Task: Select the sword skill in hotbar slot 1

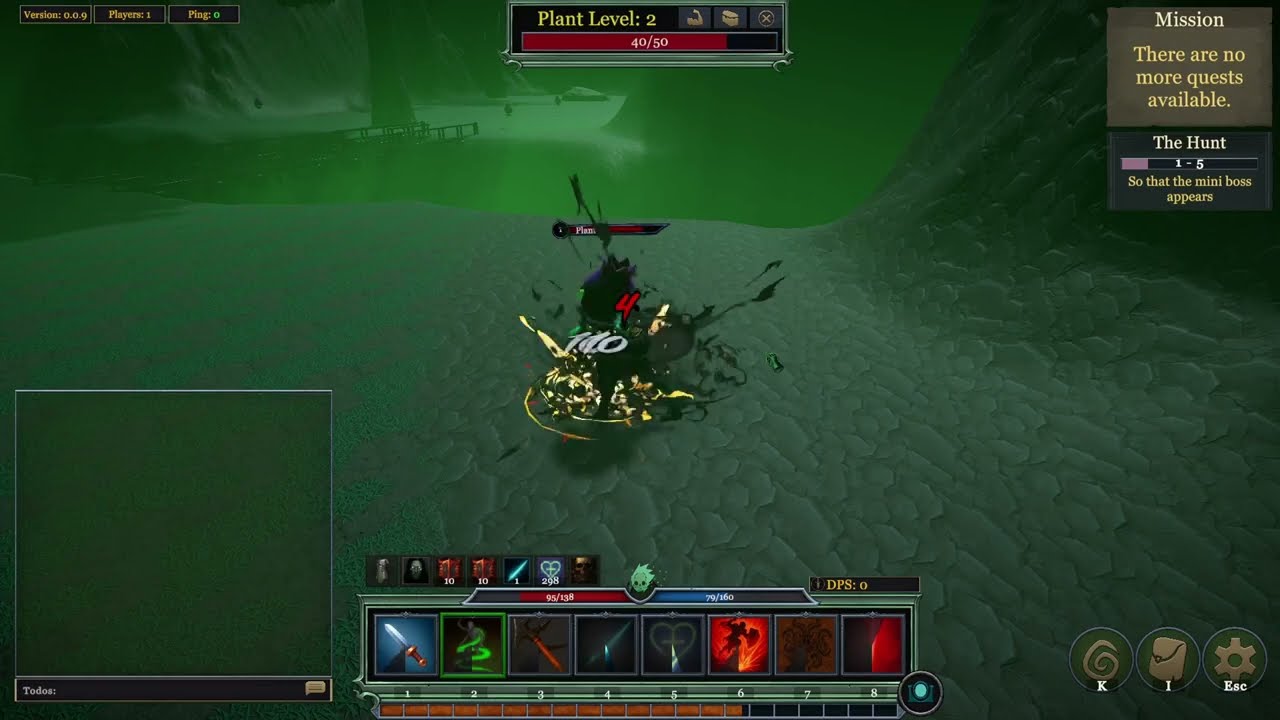Action: (405, 649)
